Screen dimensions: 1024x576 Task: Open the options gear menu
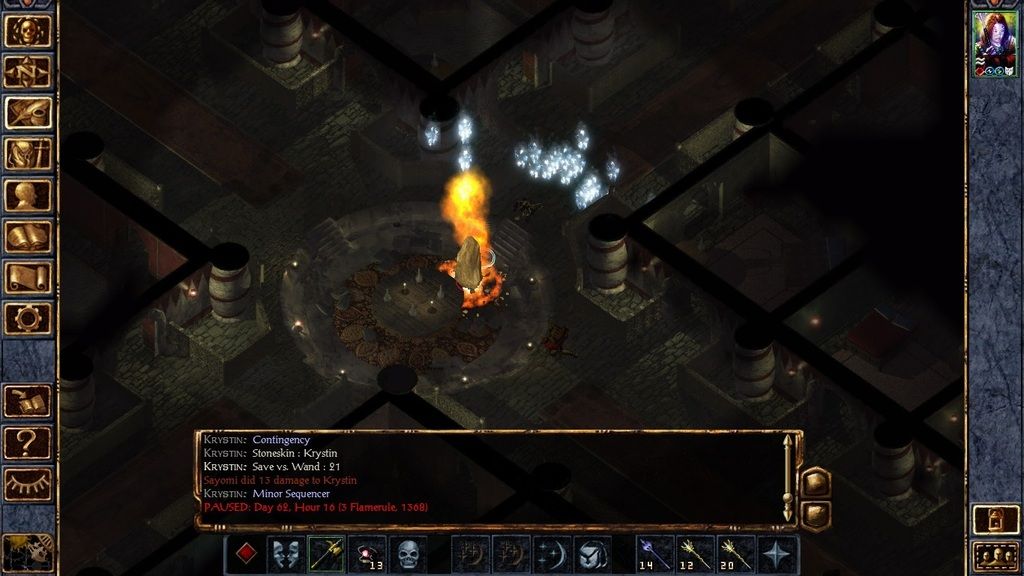click(x=28, y=318)
